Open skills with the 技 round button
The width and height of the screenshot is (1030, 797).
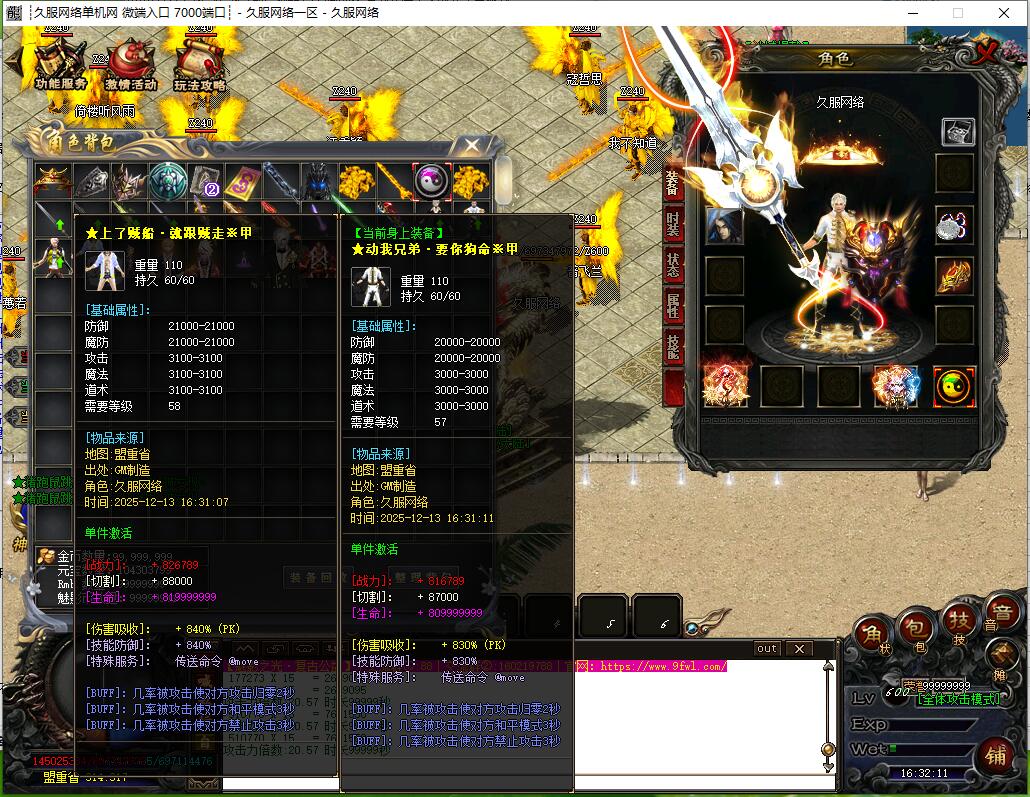point(959,620)
